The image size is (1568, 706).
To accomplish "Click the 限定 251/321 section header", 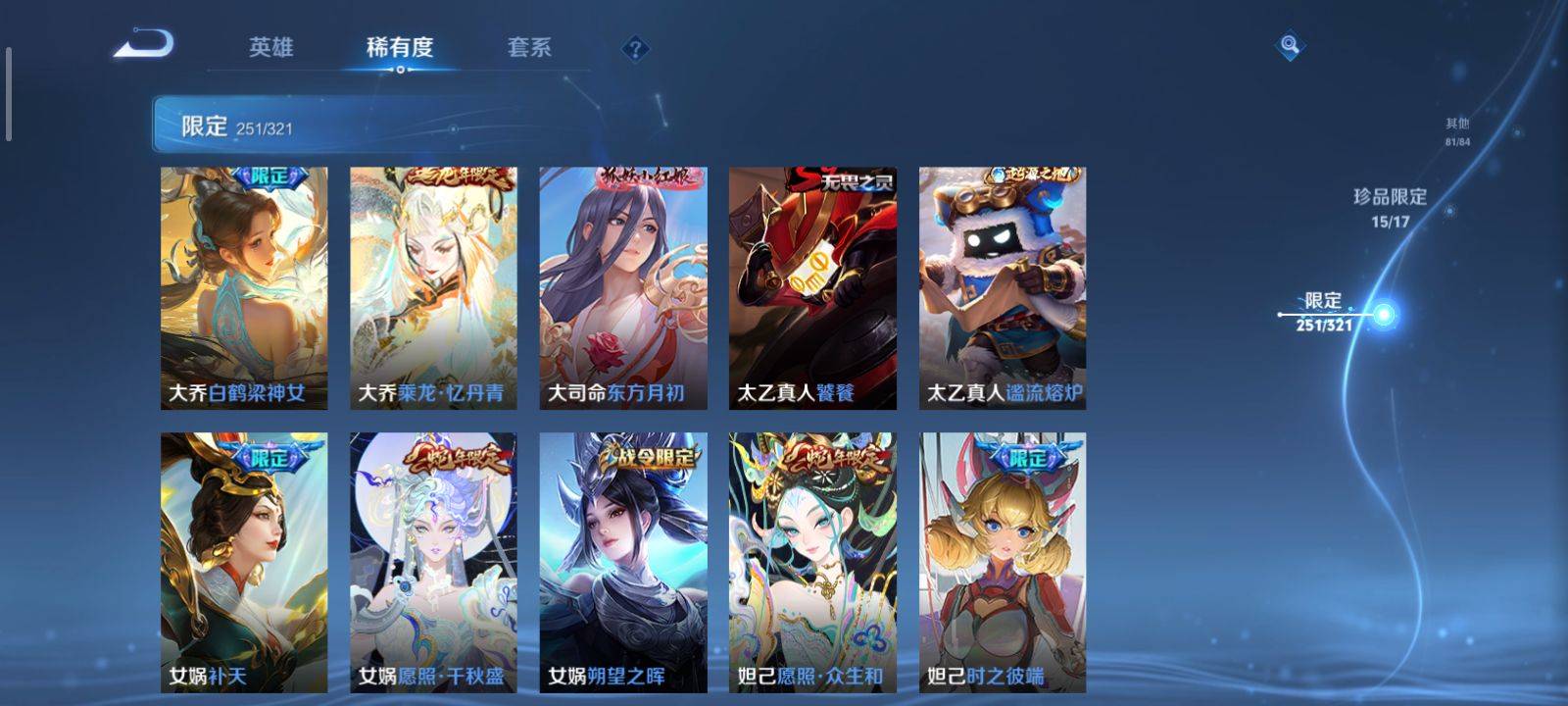I will tap(235, 126).
